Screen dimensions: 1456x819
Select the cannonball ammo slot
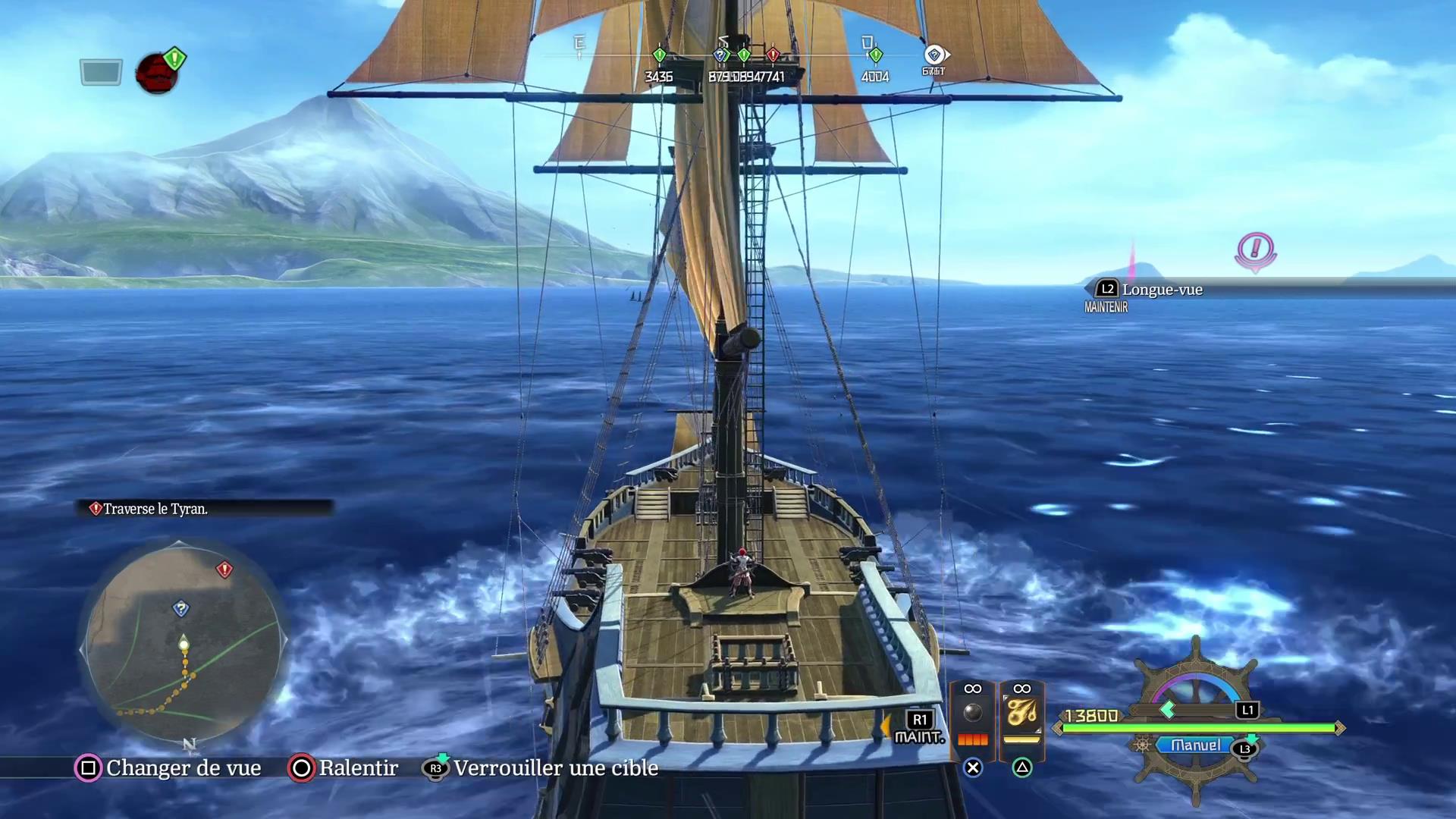tap(972, 714)
